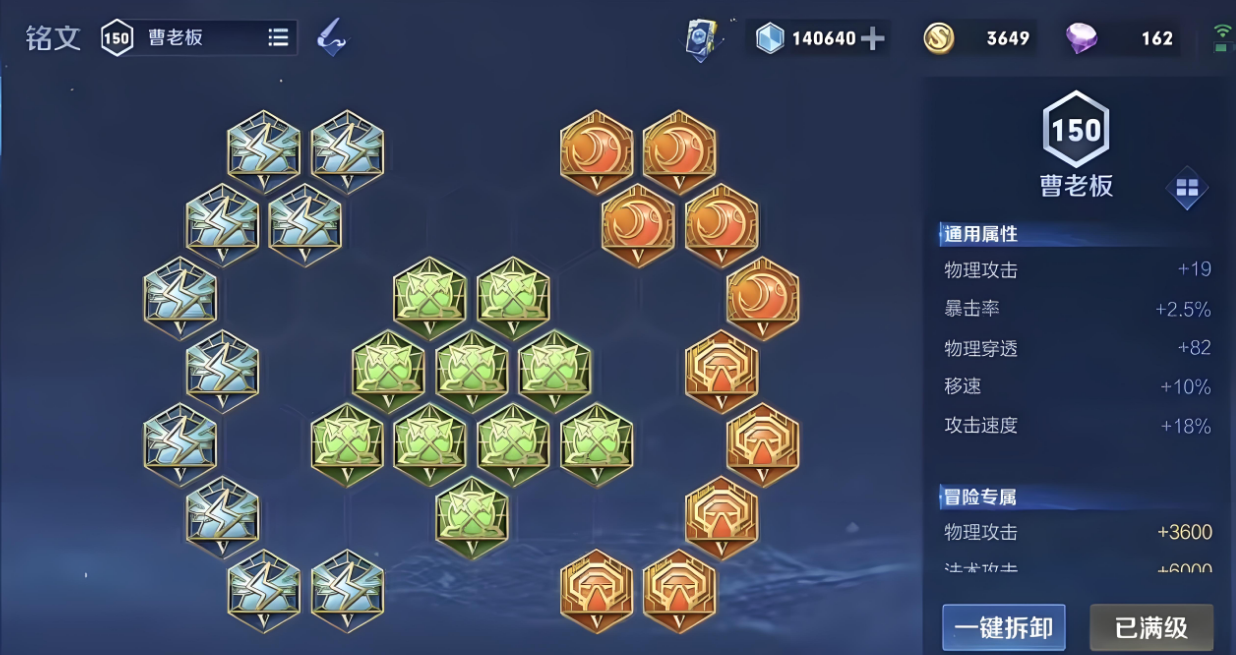Open the 通用属性 attribute section
The width and height of the screenshot is (1236, 655).
(x=981, y=234)
